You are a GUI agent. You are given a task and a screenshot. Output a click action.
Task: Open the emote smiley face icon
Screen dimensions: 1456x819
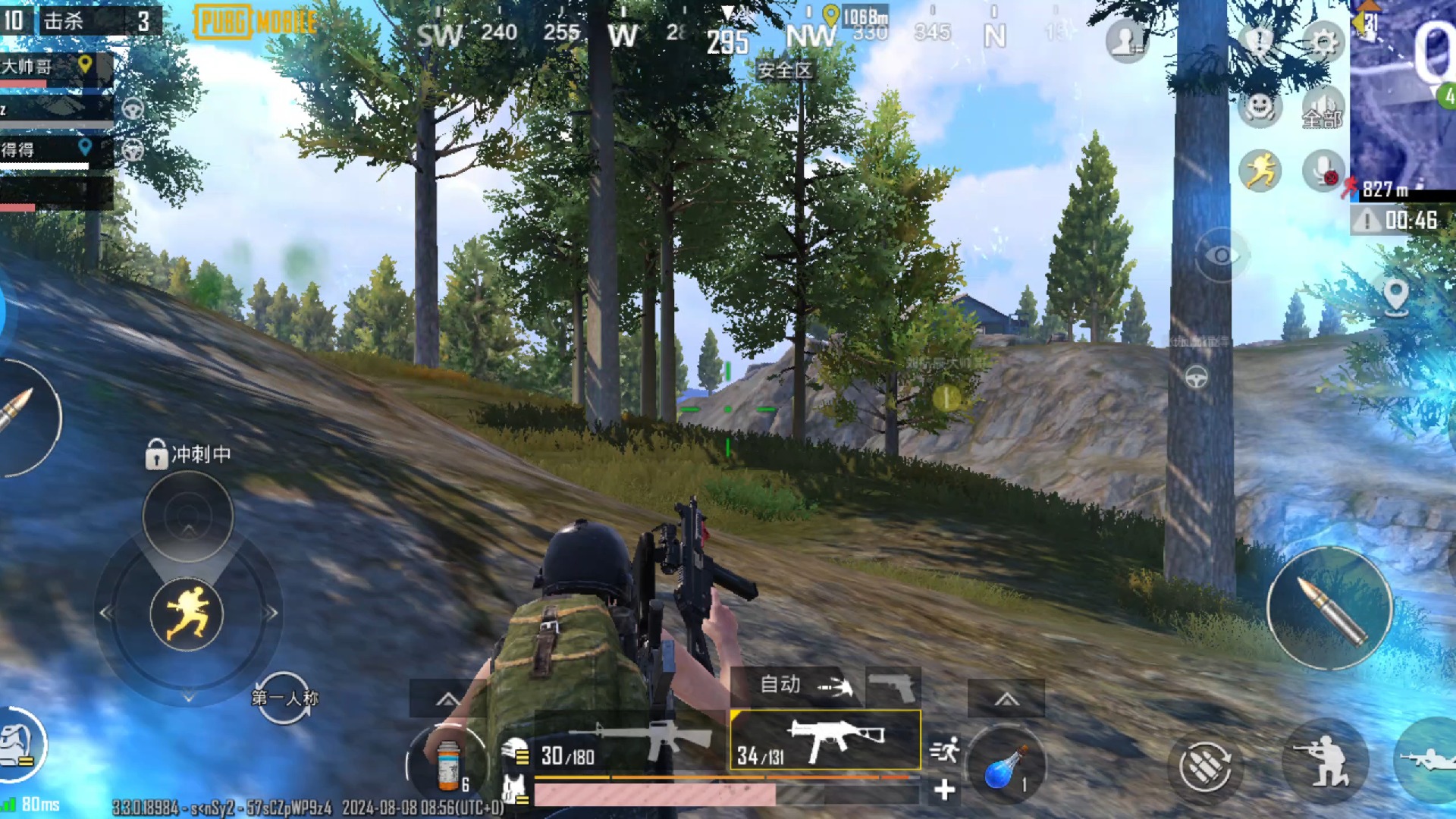(x=1260, y=107)
